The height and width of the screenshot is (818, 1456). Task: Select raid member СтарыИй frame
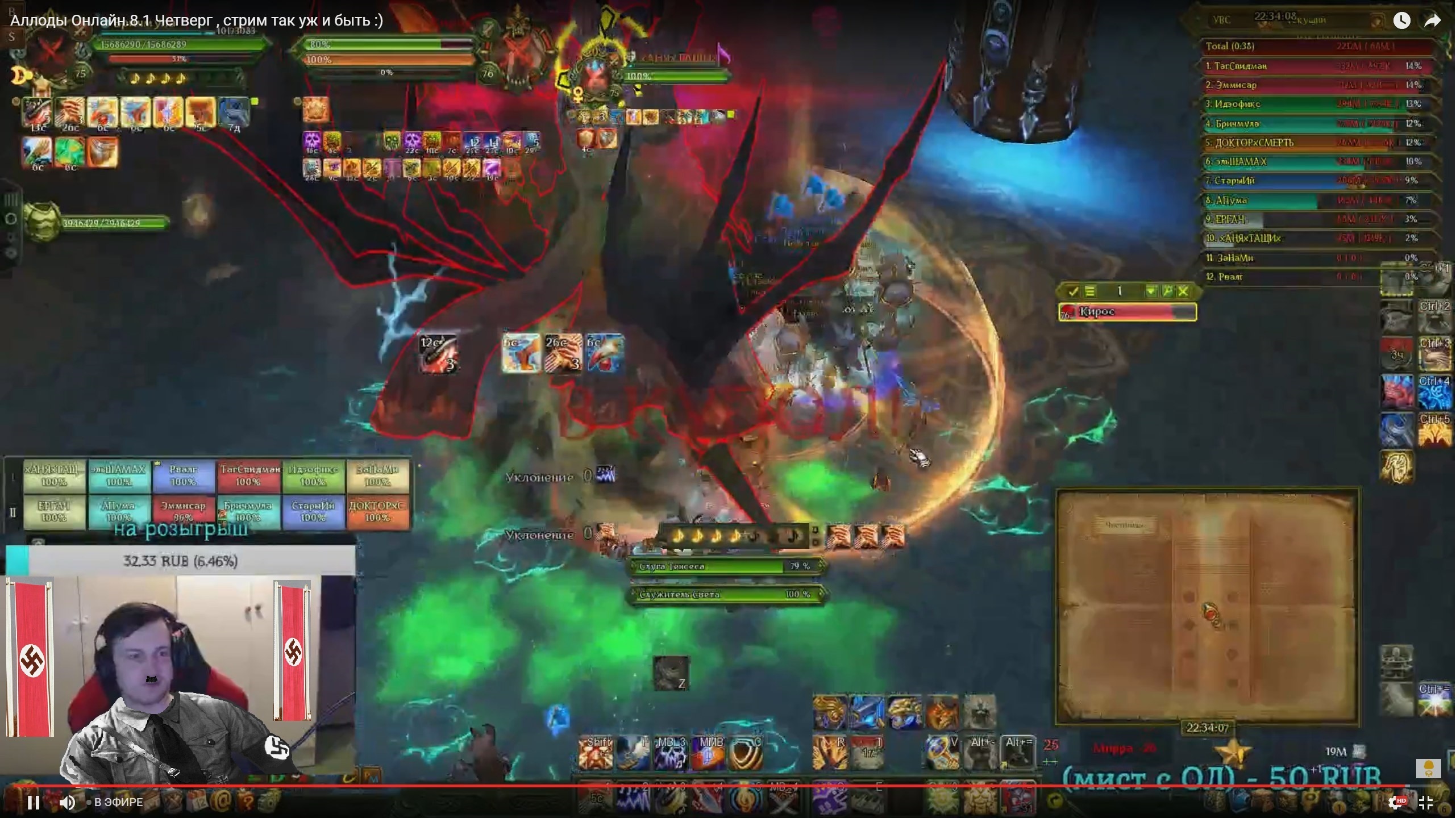[313, 511]
